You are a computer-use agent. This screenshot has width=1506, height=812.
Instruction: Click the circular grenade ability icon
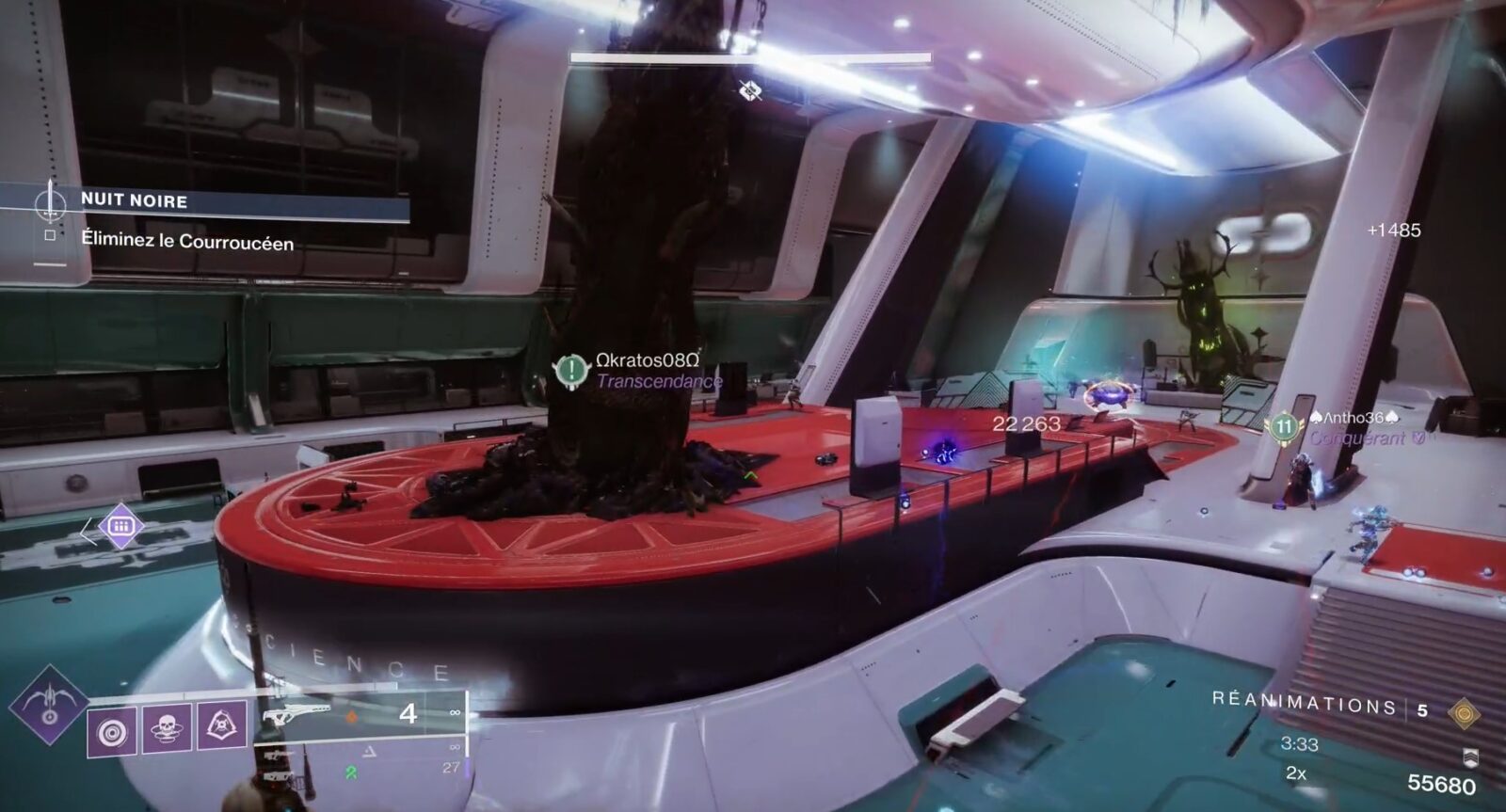[x=112, y=730]
